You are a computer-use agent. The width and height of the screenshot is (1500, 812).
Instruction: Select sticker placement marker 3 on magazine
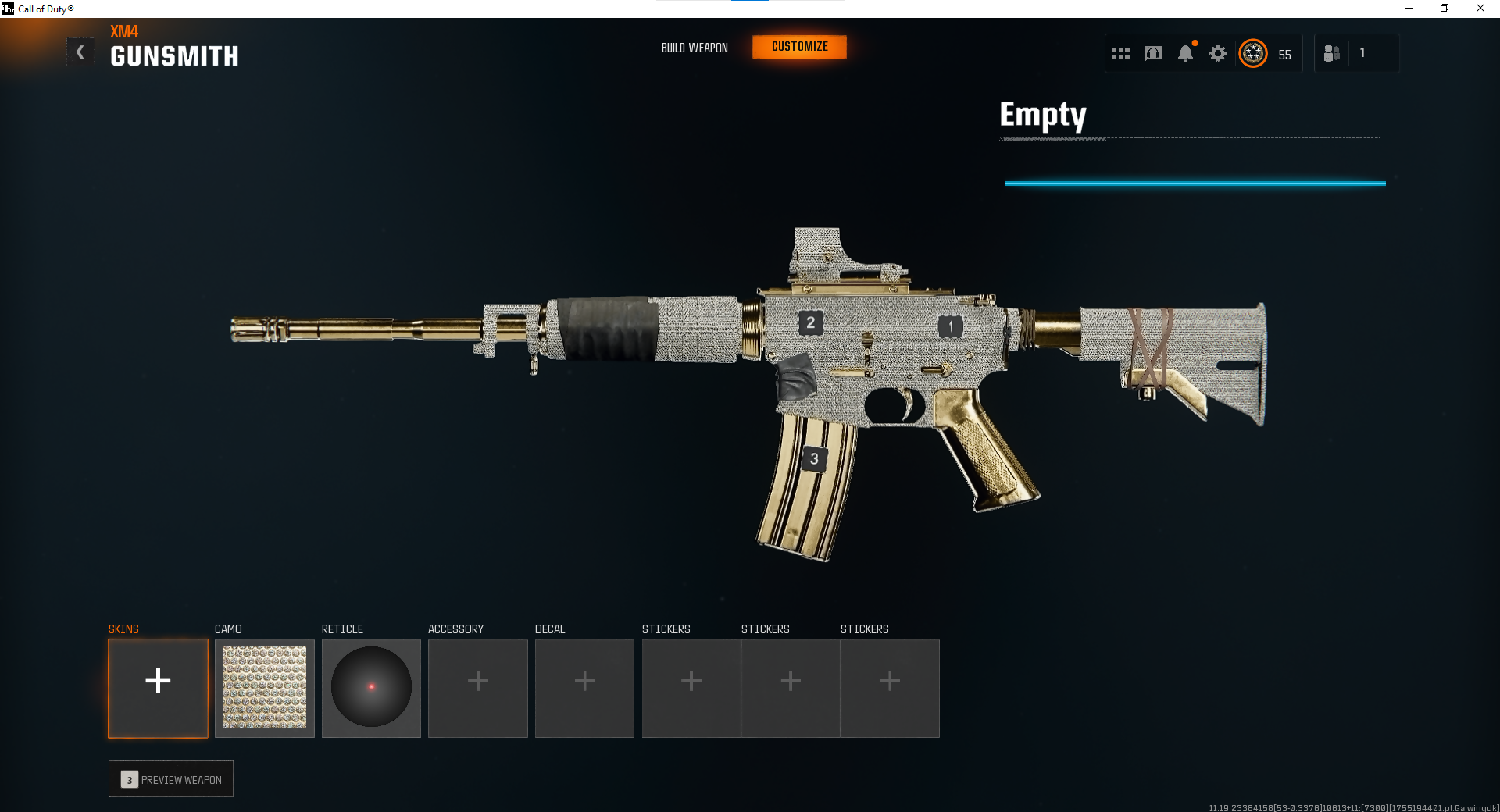click(814, 459)
